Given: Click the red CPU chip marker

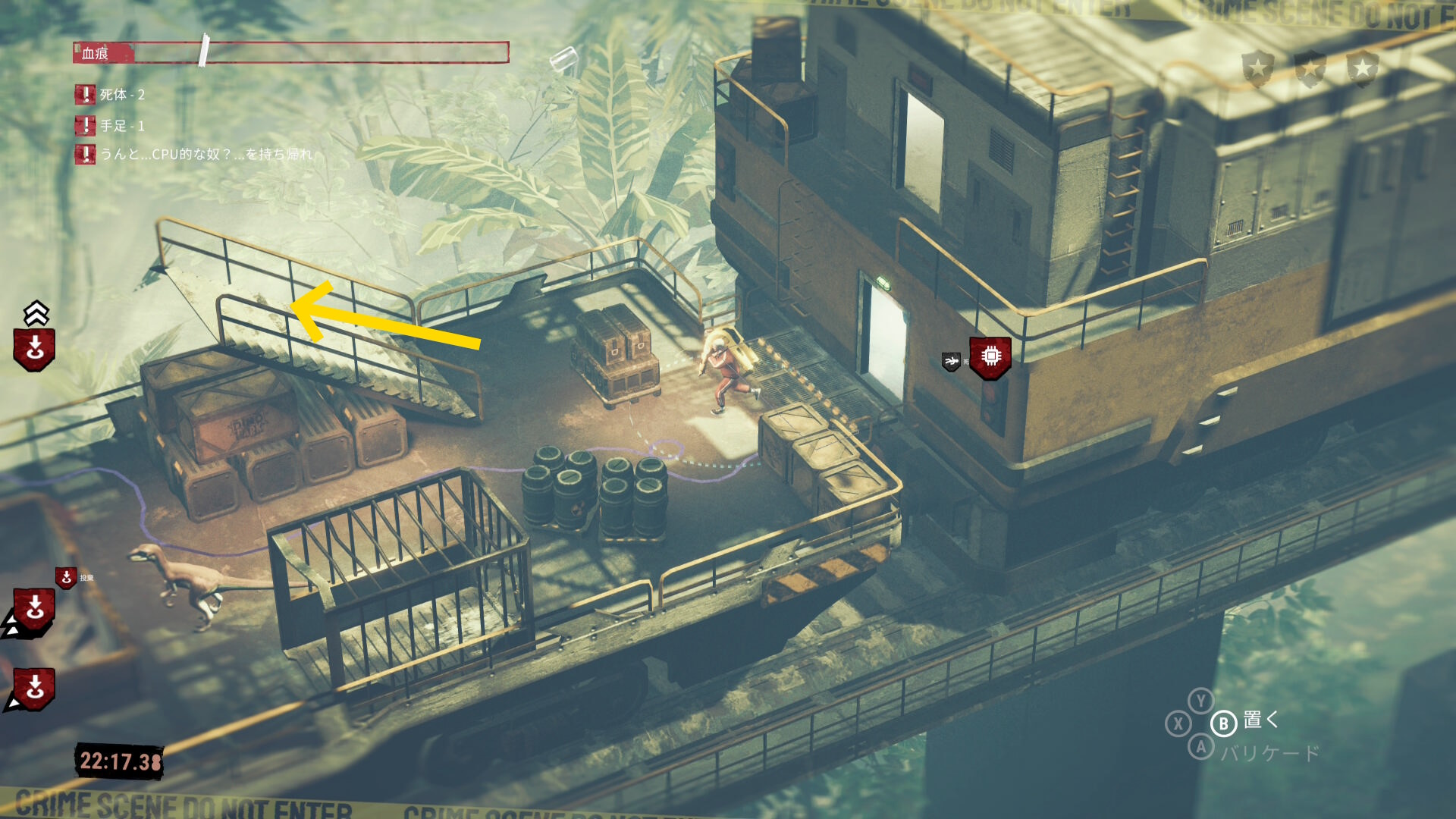Looking at the screenshot, I should [x=990, y=356].
